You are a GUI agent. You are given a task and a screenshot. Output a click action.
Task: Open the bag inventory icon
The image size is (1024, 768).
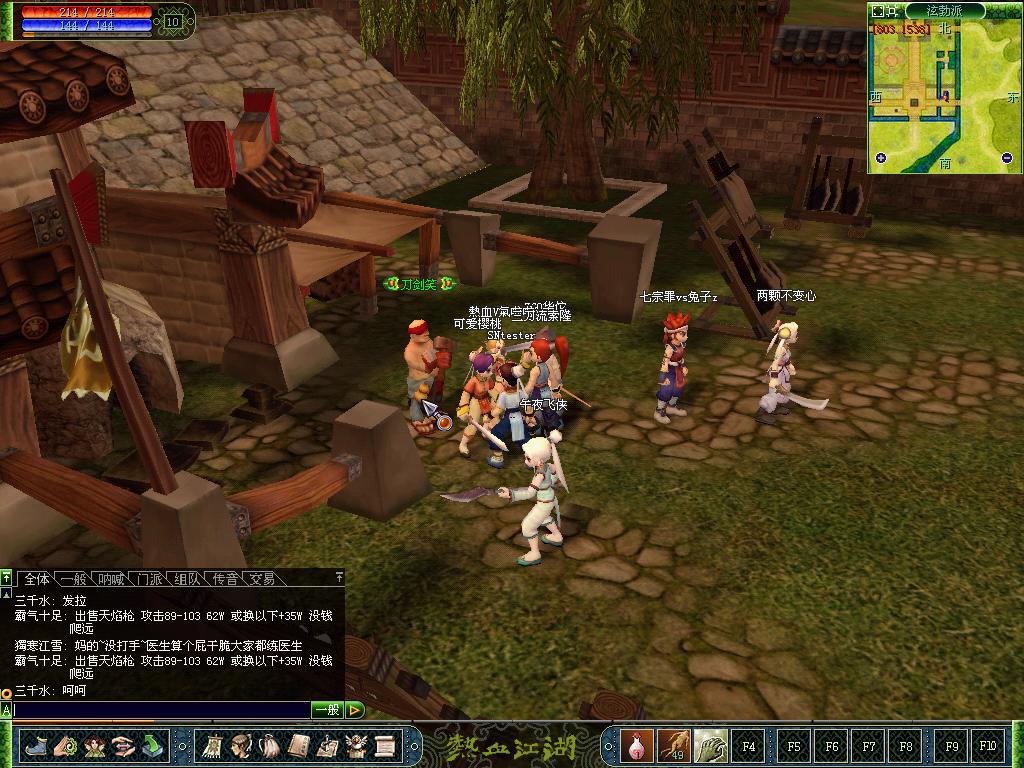pos(270,745)
